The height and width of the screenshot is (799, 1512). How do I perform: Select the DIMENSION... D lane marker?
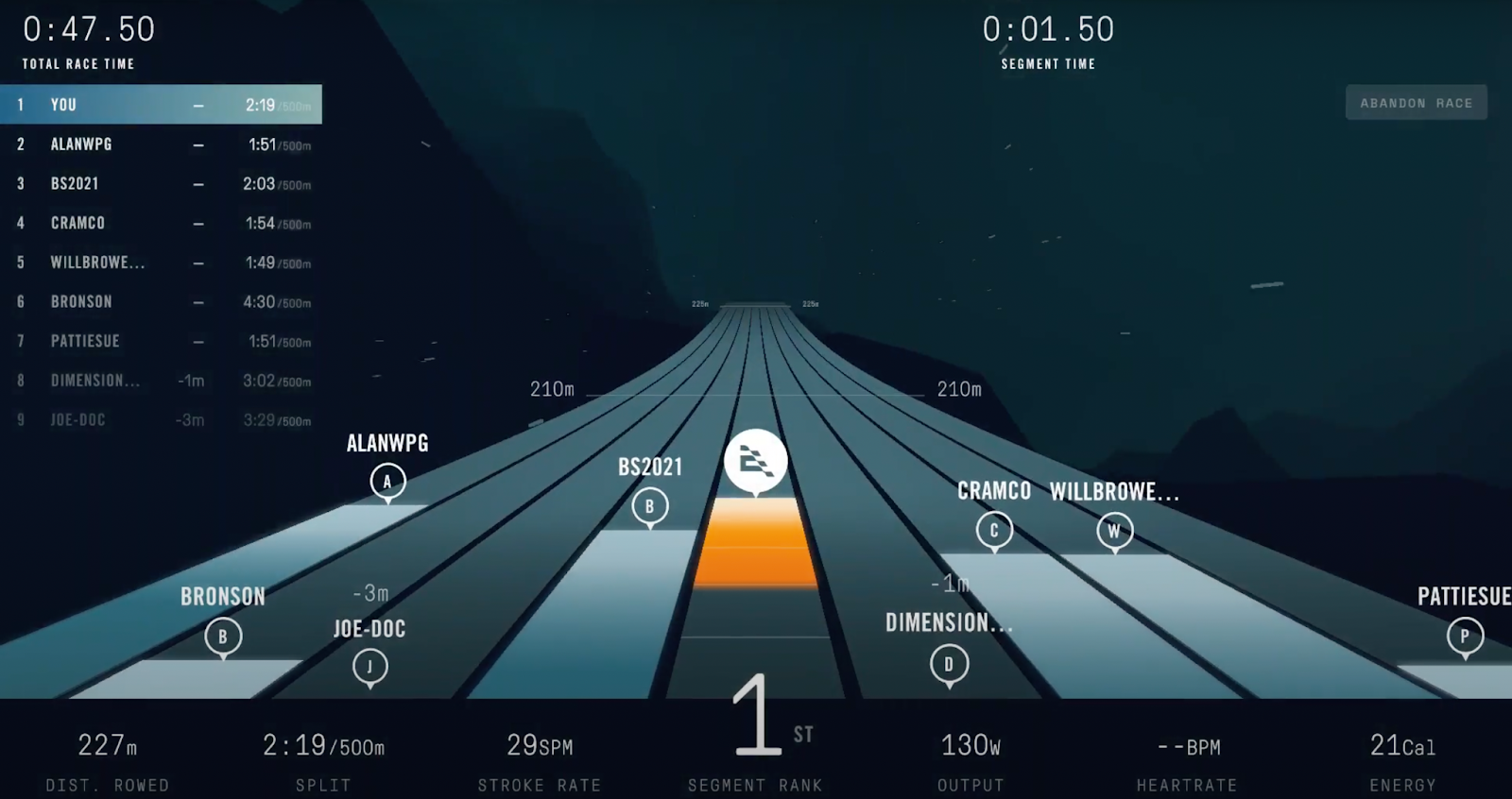[949, 664]
